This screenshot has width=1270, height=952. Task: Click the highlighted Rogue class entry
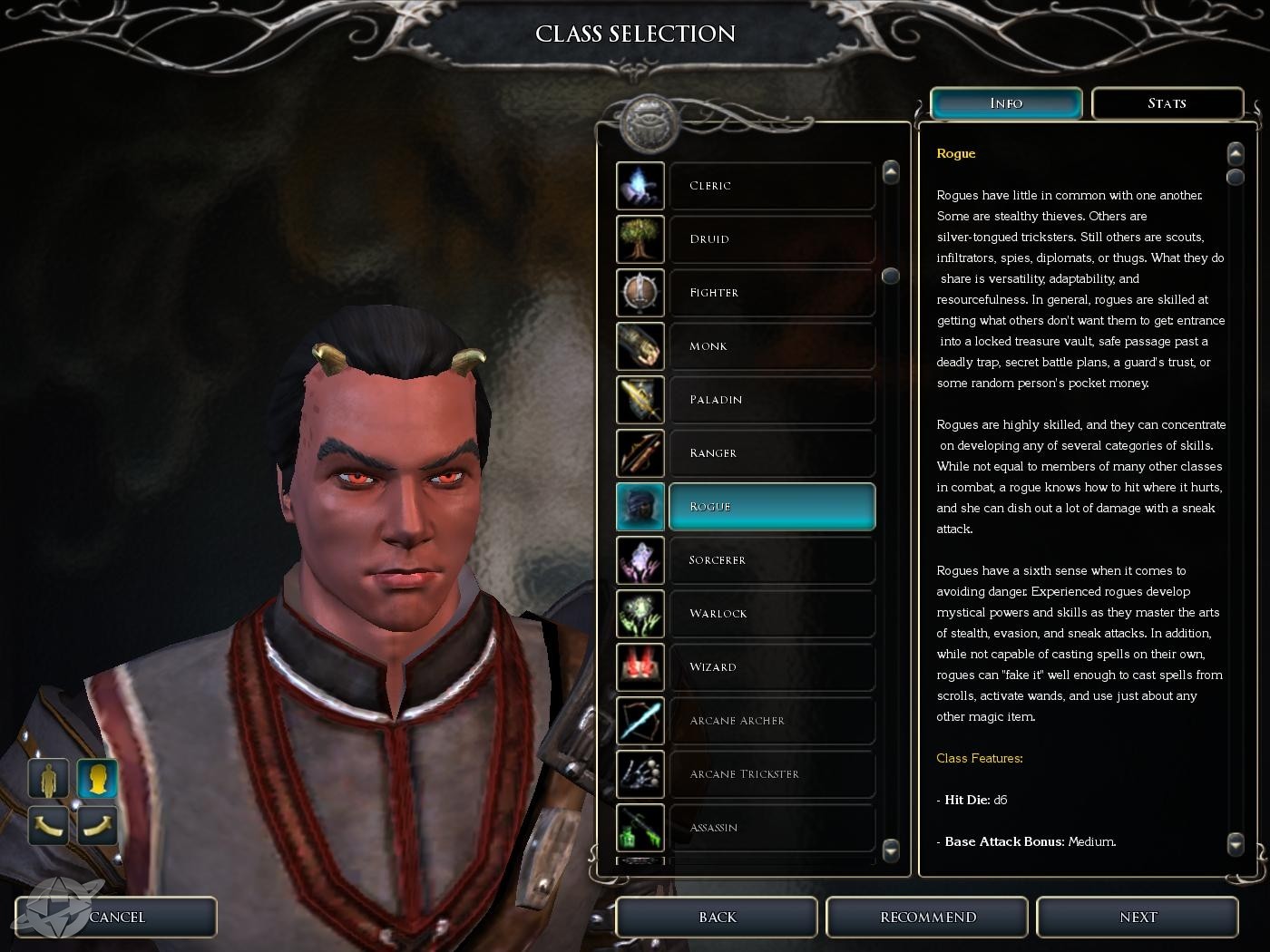click(771, 507)
